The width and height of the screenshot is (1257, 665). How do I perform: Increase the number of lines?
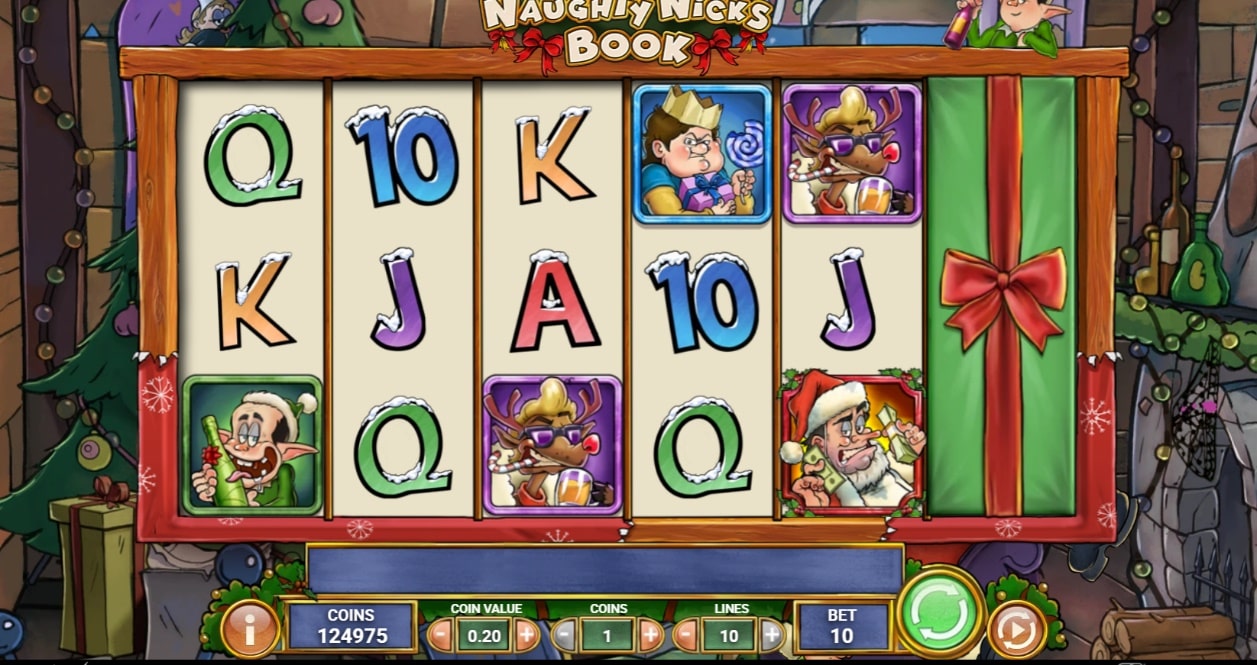[x=771, y=634]
